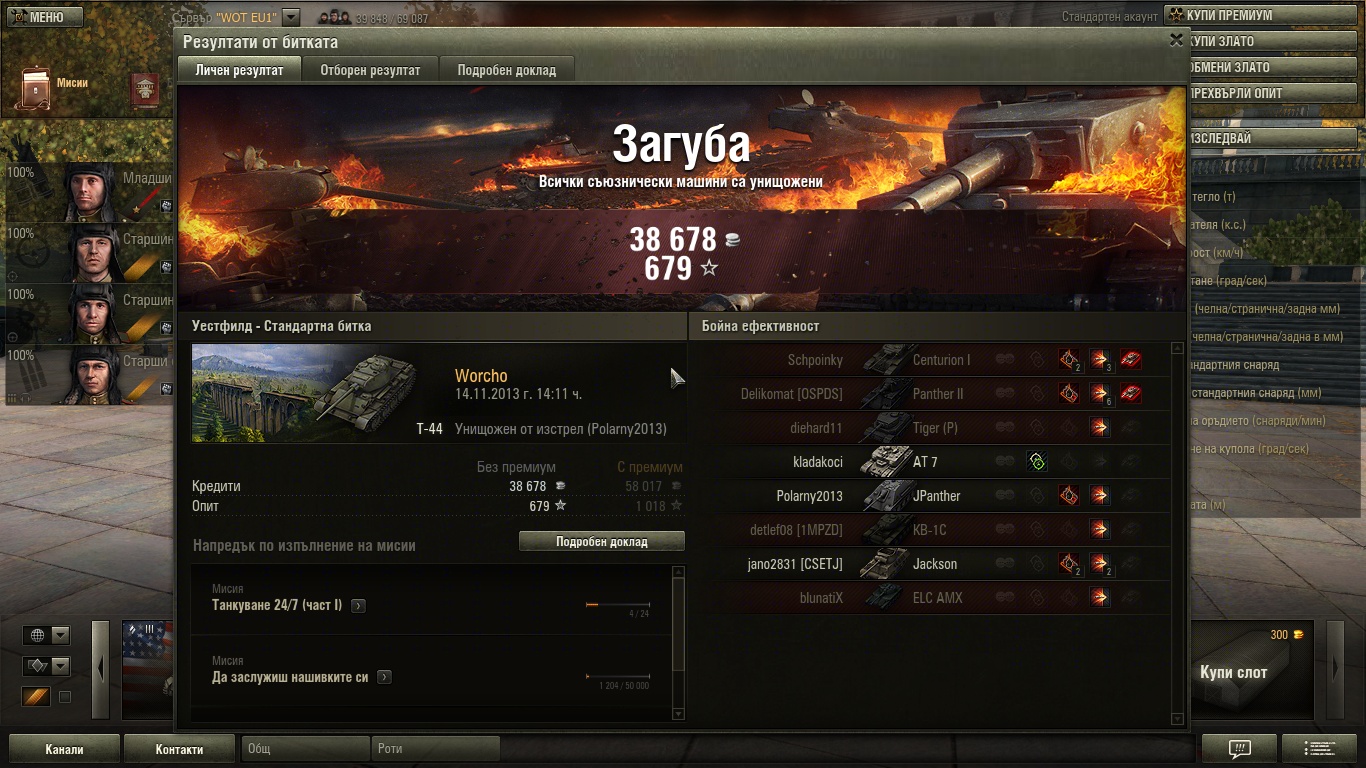Select the Polarny2013 JPanther row
Viewport: 1366px width, 768px height.
[935, 496]
